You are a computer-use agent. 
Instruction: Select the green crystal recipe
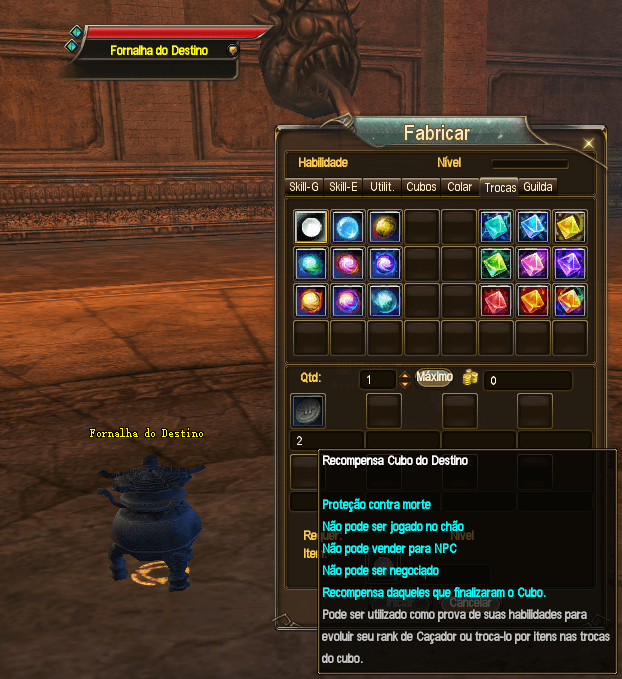[x=496, y=263]
